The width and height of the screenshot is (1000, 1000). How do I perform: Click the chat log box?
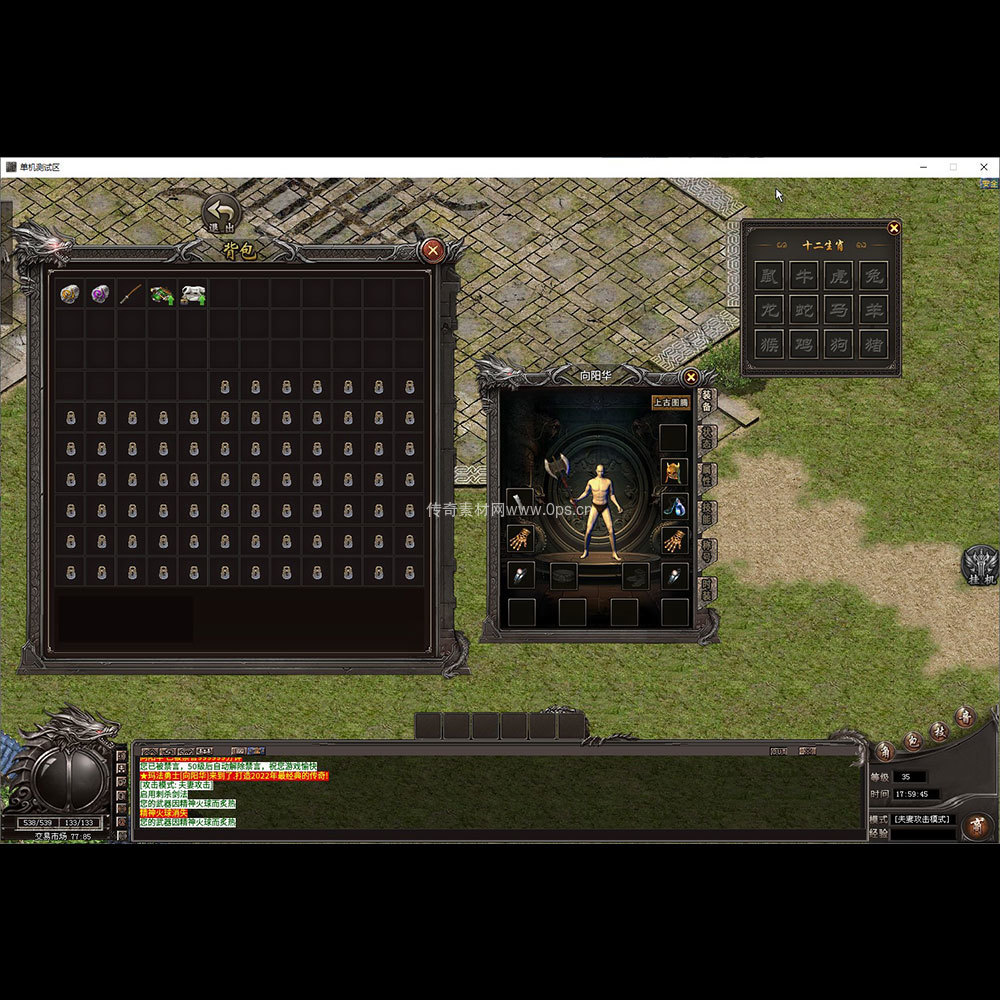click(x=500, y=797)
